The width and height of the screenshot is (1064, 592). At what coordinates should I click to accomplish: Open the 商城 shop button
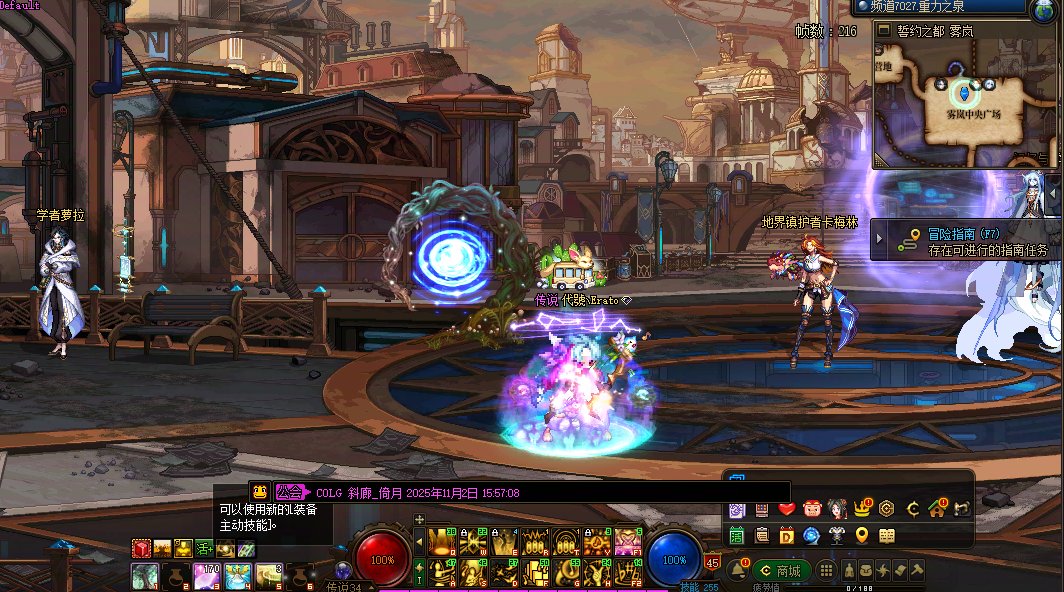(782, 571)
